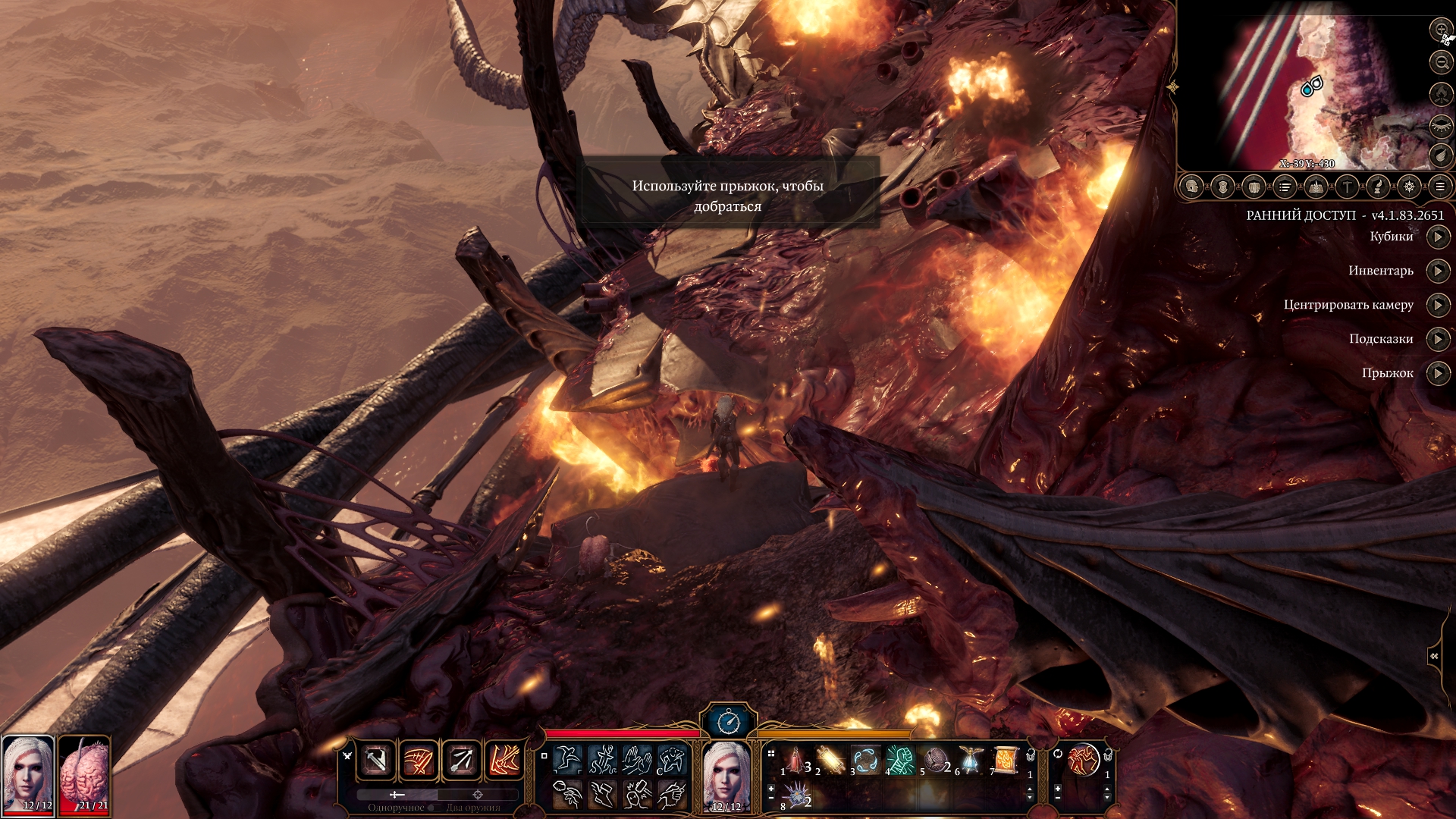Click the stopwatch turn-based mode button
The width and height of the screenshot is (1456, 819).
(x=728, y=721)
